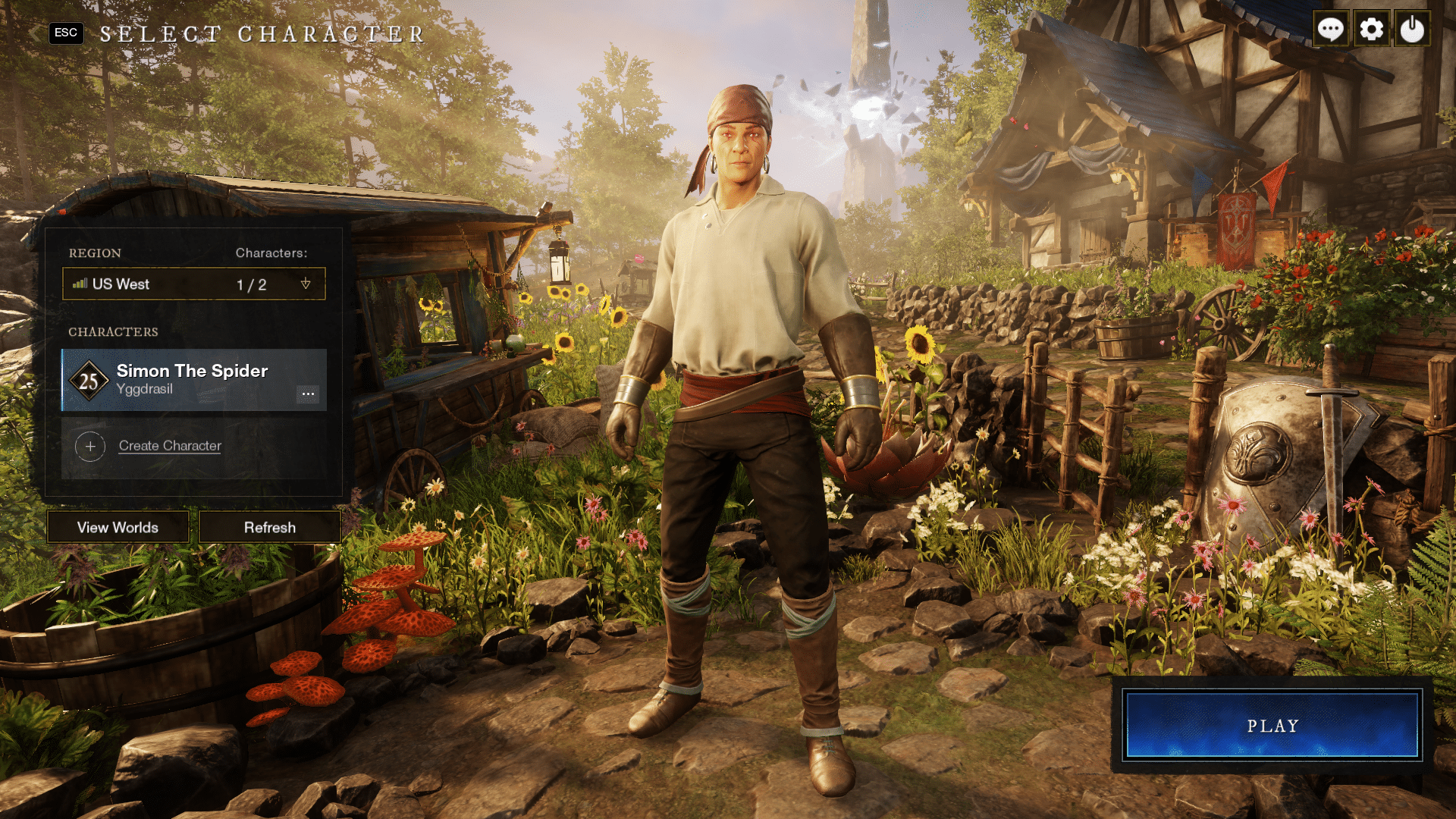Click the Yggdrasil server label
The width and height of the screenshot is (1456, 819).
144,390
